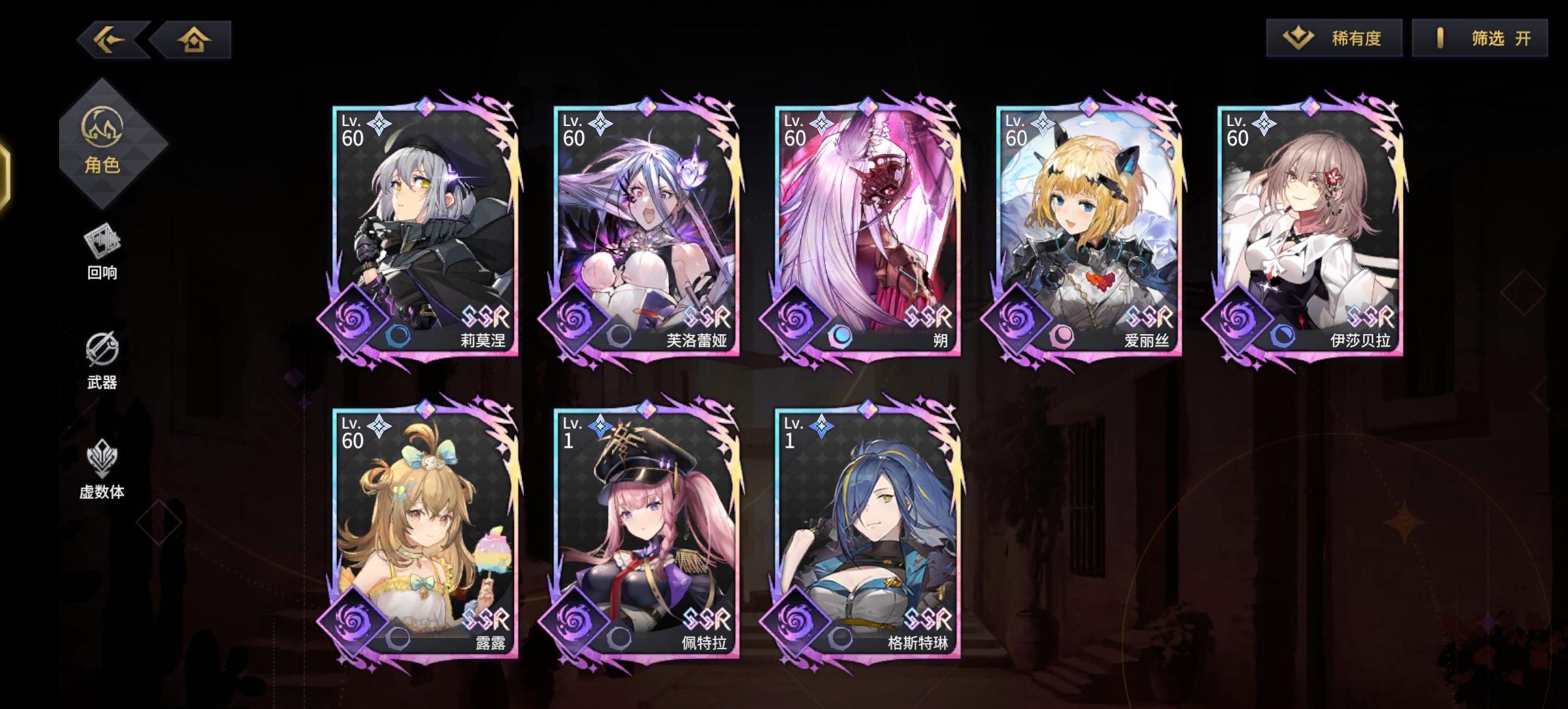Image resolution: width=1568 pixels, height=709 pixels.
Task: Toggle the 筛选 filter switch to off
Action: [1478, 39]
